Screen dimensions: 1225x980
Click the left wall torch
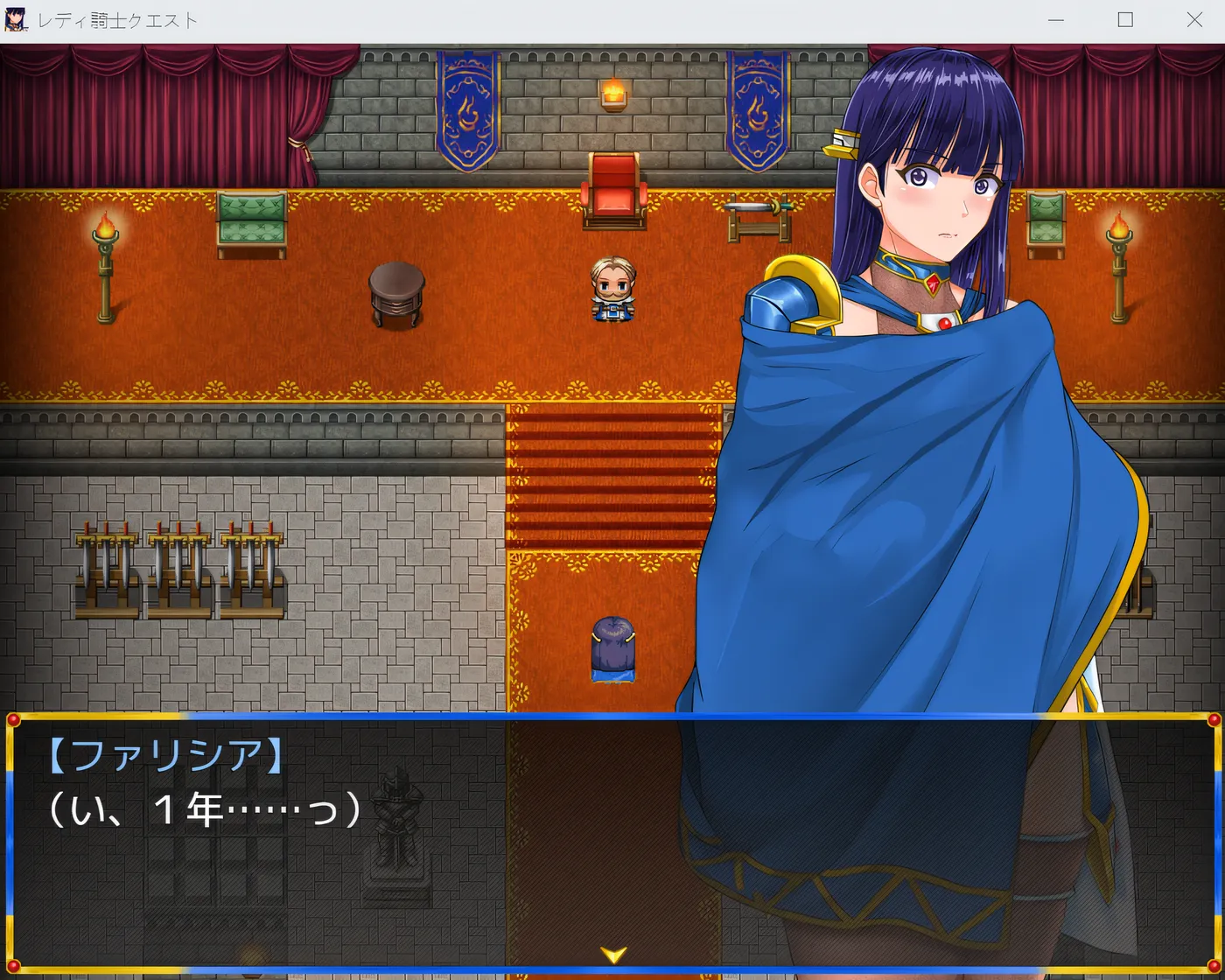tap(107, 262)
